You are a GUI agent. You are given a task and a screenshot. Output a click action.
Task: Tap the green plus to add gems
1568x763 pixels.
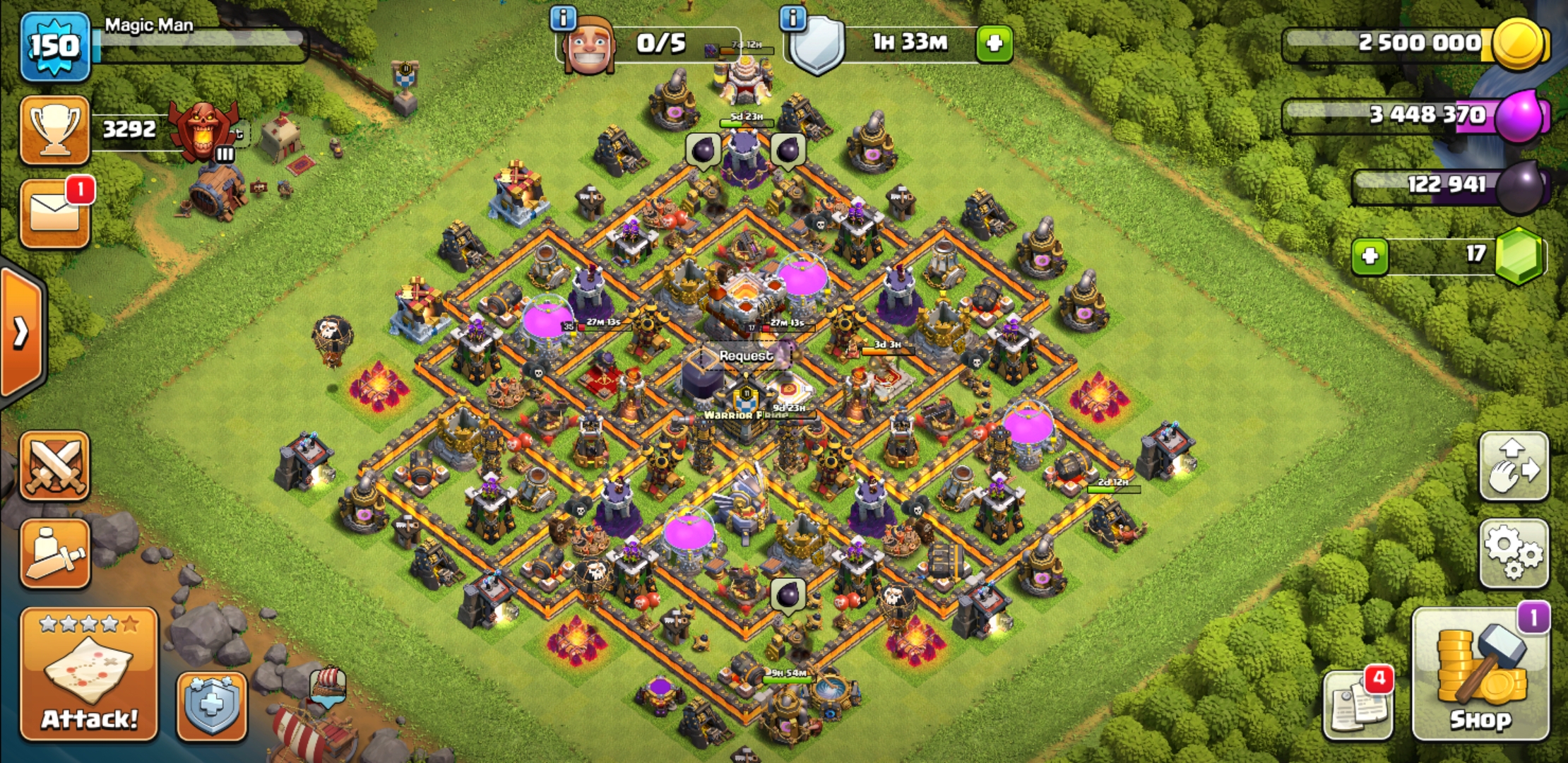click(1370, 256)
